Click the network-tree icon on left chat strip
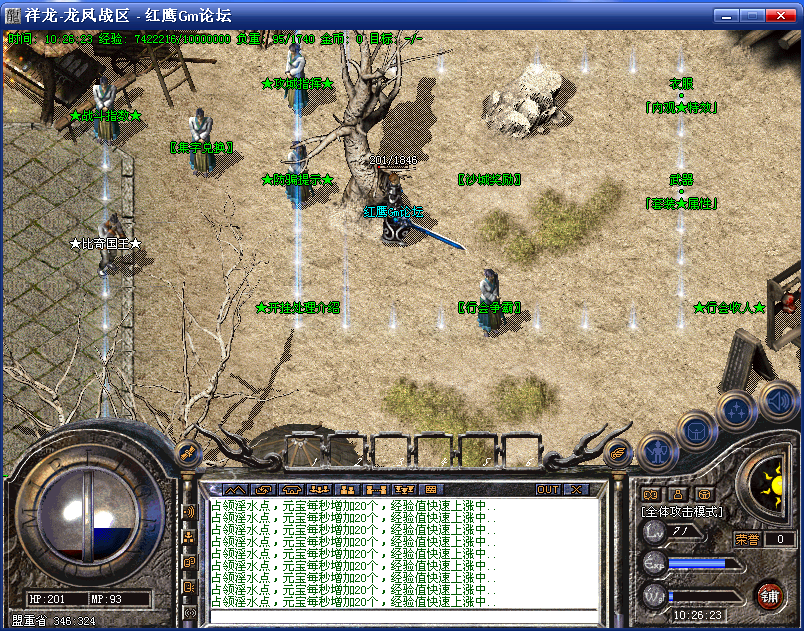This screenshot has width=804, height=631. click(189, 537)
